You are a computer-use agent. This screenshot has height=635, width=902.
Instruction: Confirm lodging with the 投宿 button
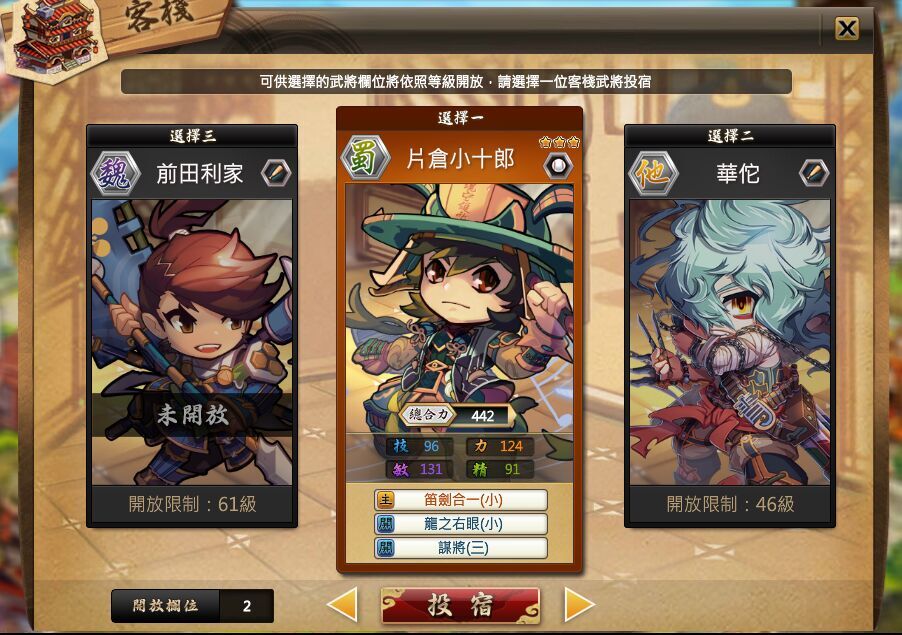tap(460, 605)
